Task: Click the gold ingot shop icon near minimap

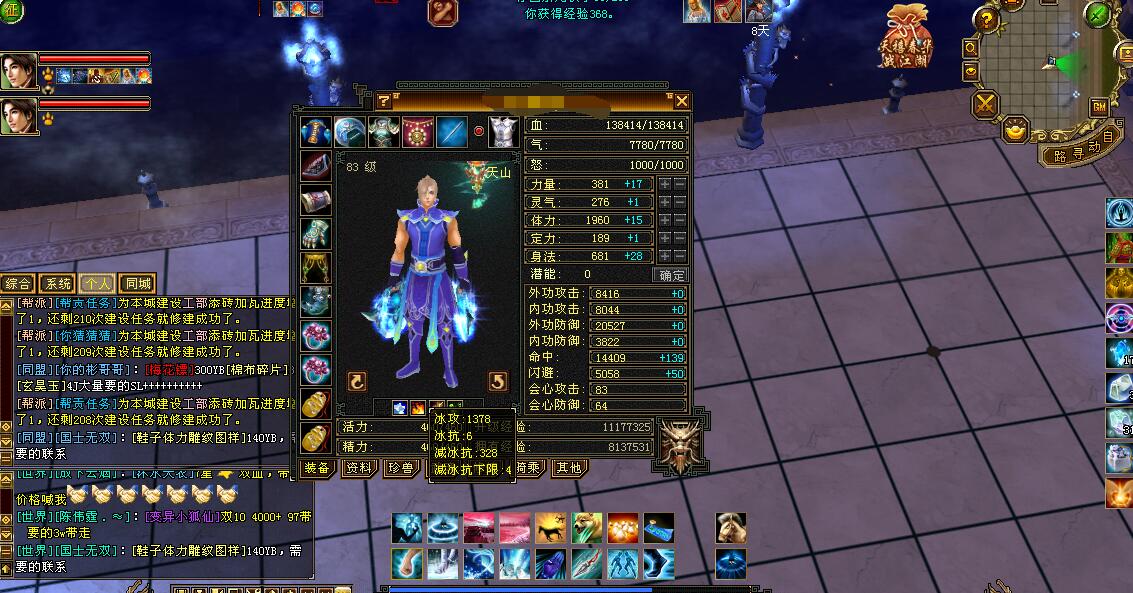Action: (1016, 130)
